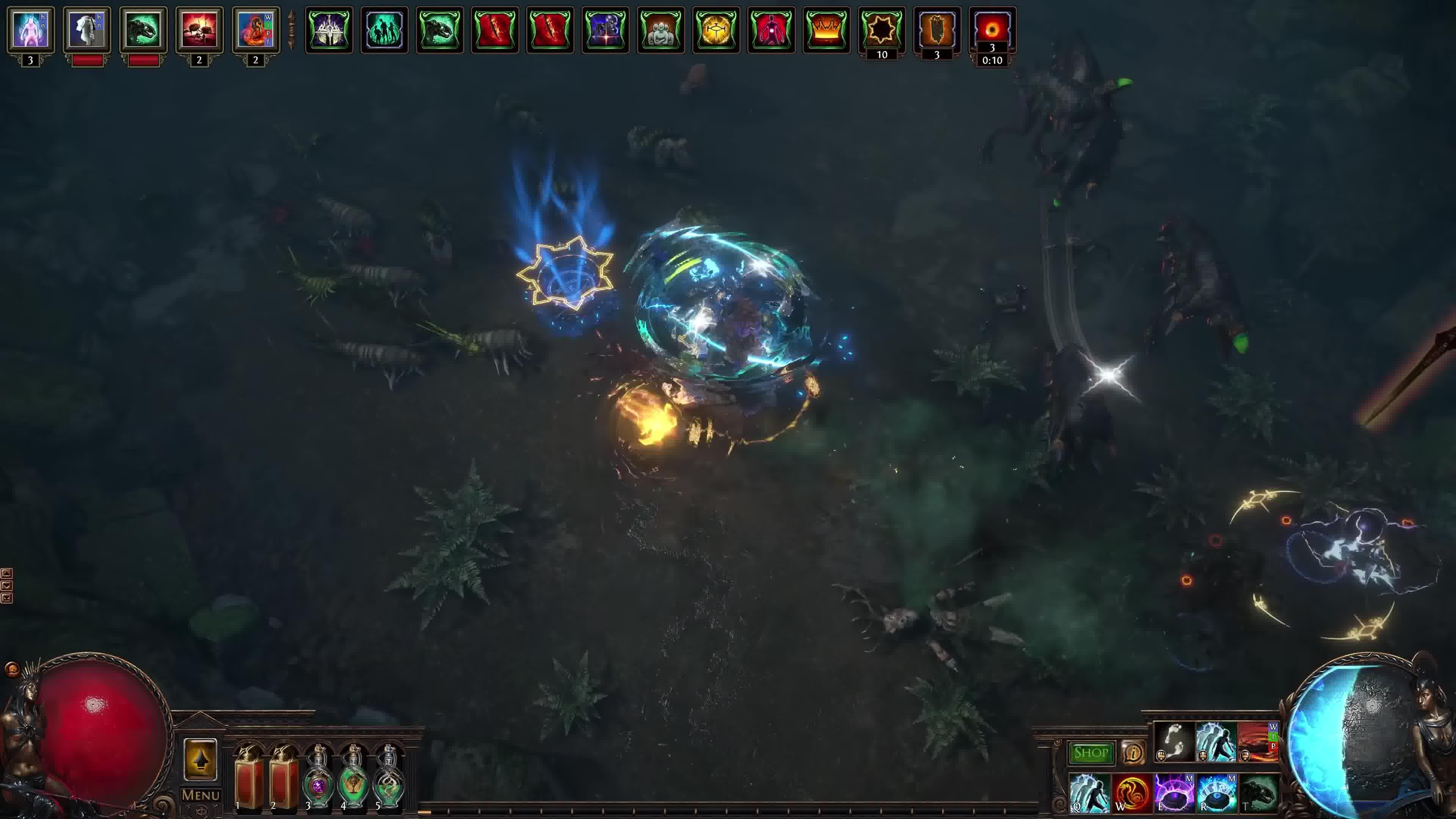1456x819 pixels.
Task: Click the golden level-up arrow button
Action: coord(200,759)
